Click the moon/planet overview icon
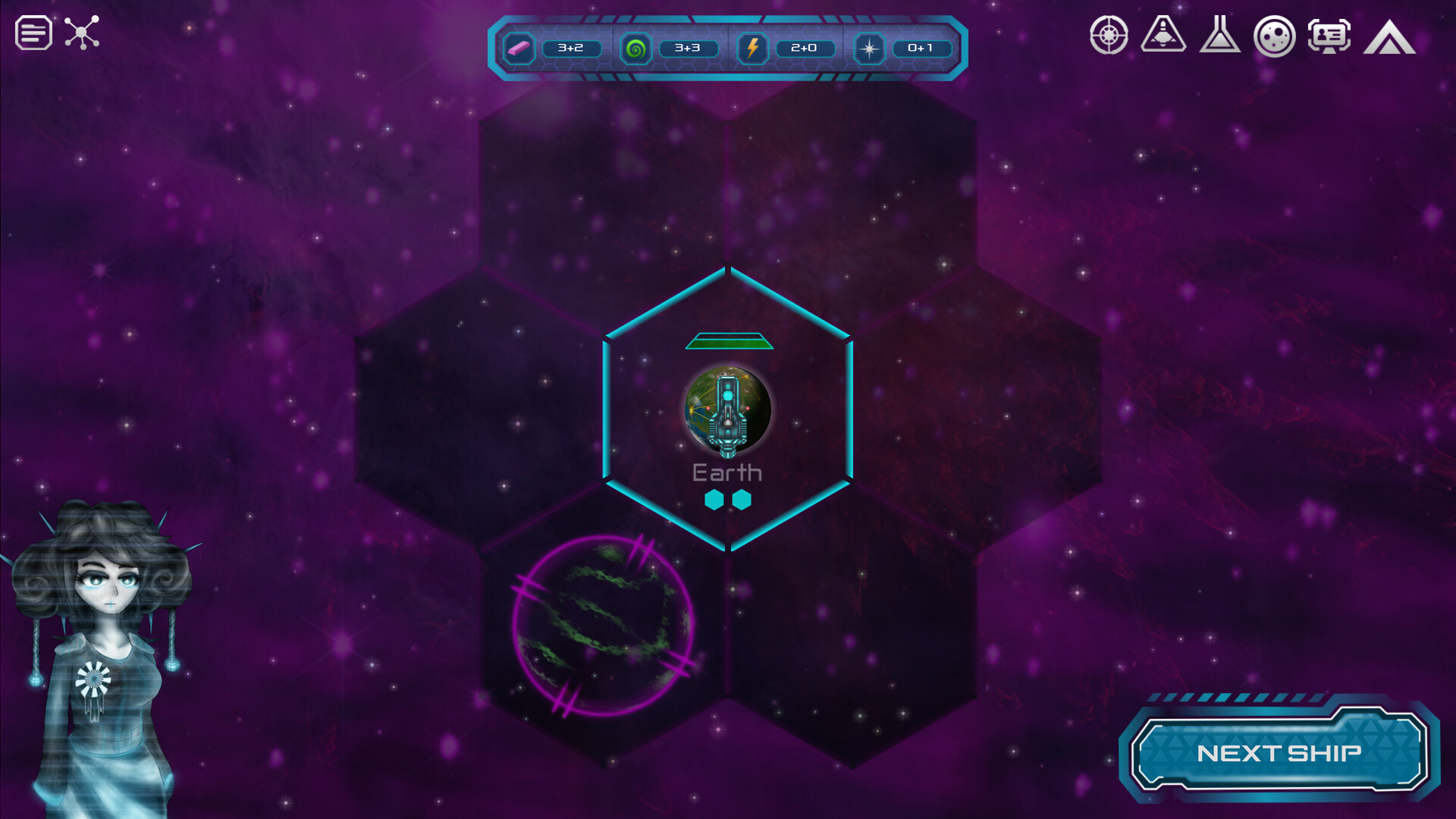The width and height of the screenshot is (1456, 819). (1277, 36)
